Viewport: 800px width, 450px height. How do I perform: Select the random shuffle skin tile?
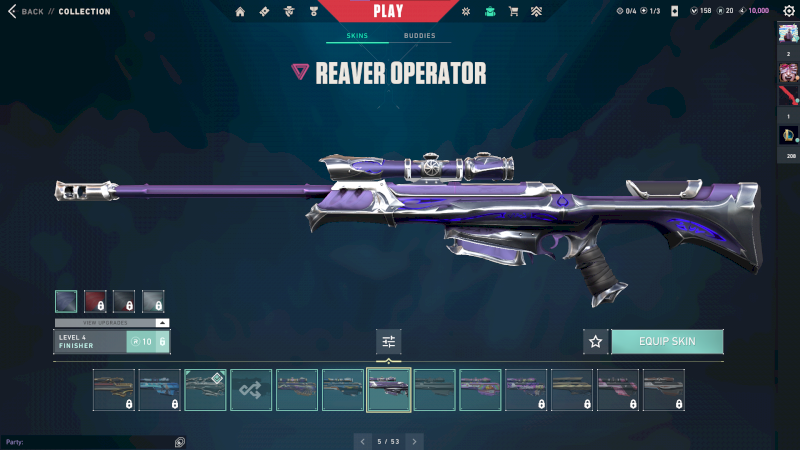click(251, 390)
